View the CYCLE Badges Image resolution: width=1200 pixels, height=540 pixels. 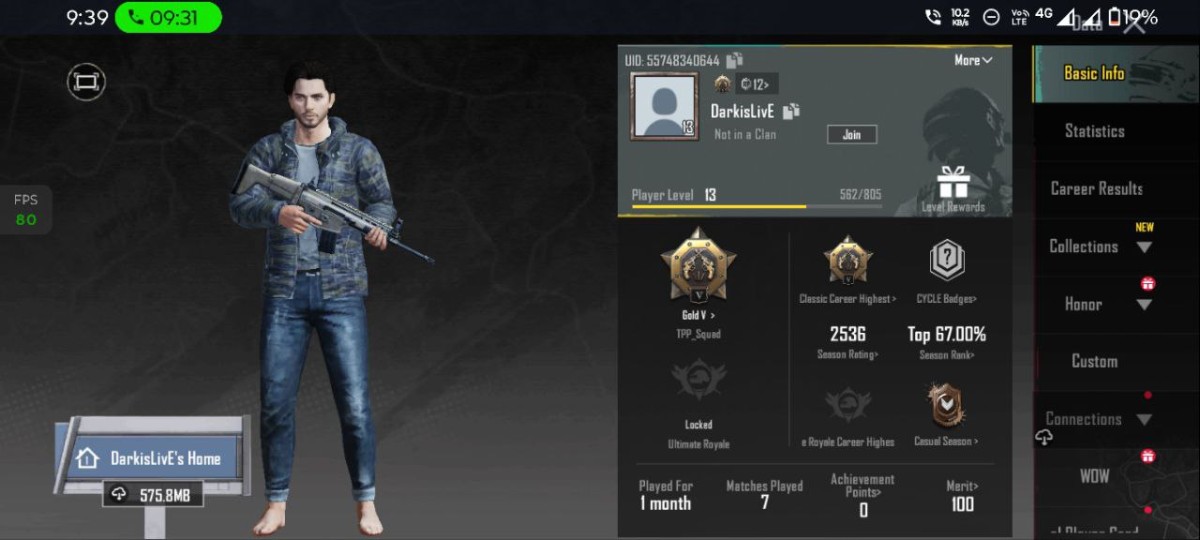(946, 268)
